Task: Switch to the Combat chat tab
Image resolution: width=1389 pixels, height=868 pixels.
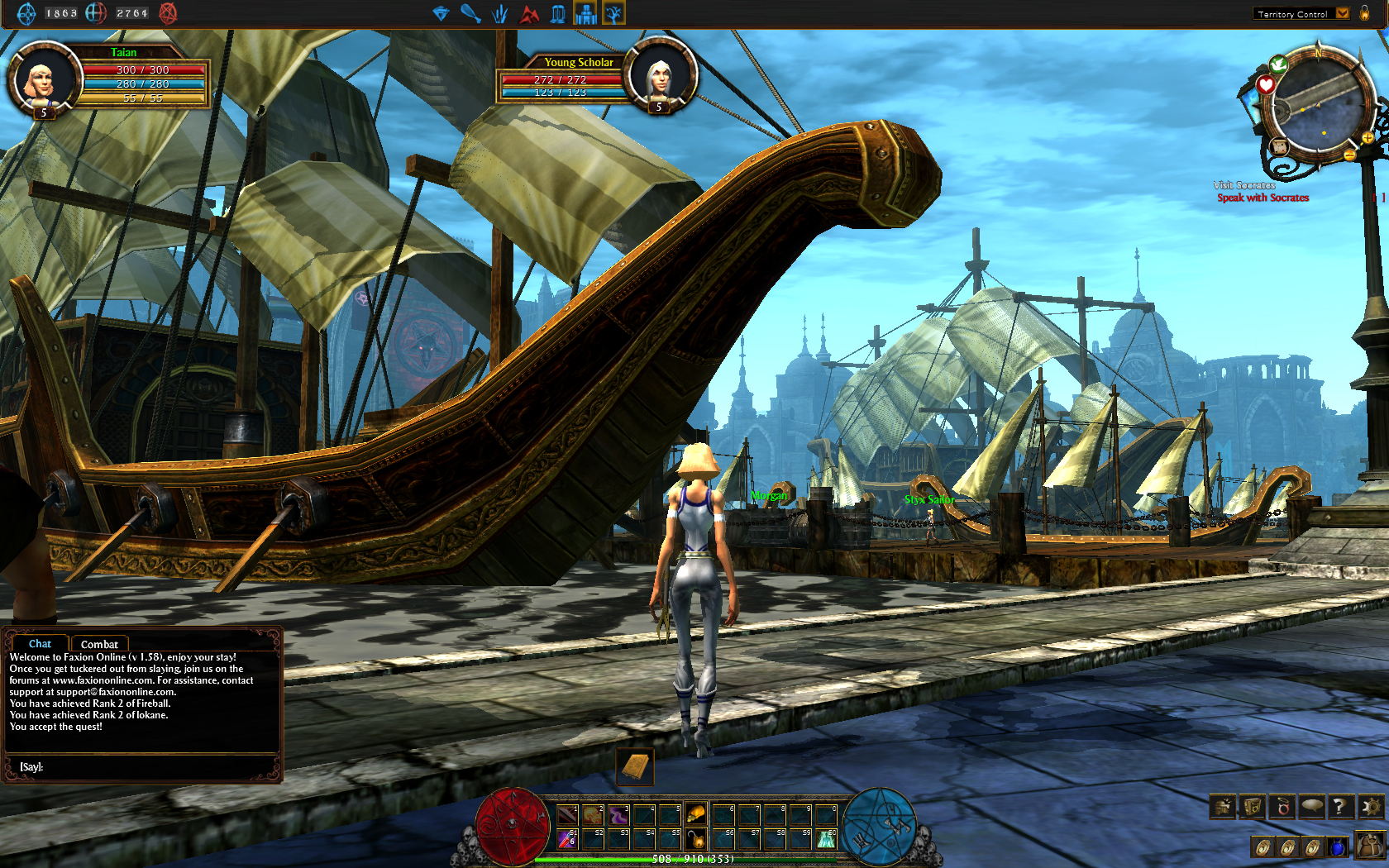Action: point(99,644)
